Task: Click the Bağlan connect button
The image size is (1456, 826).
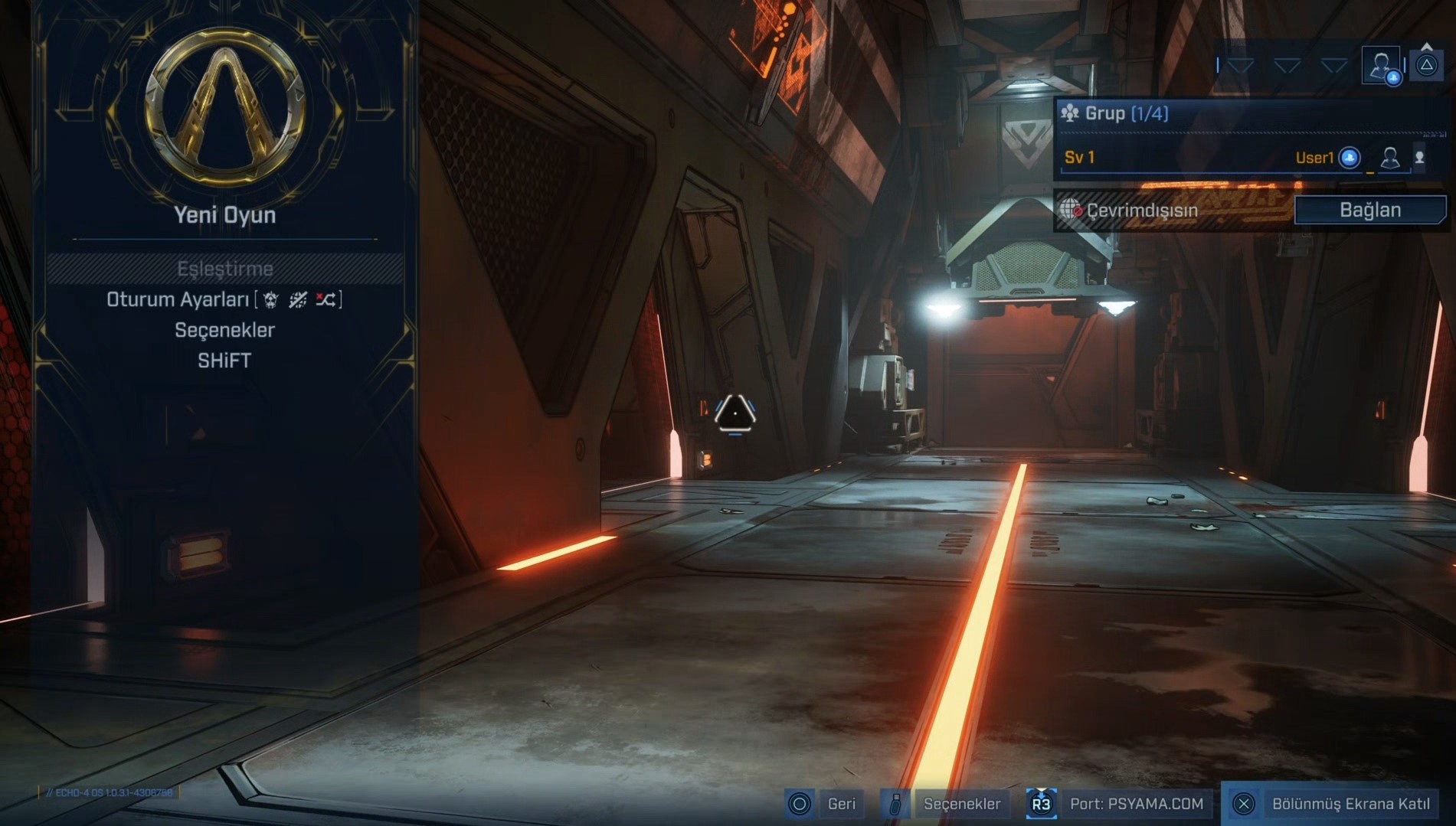Action: coord(1369,210)
